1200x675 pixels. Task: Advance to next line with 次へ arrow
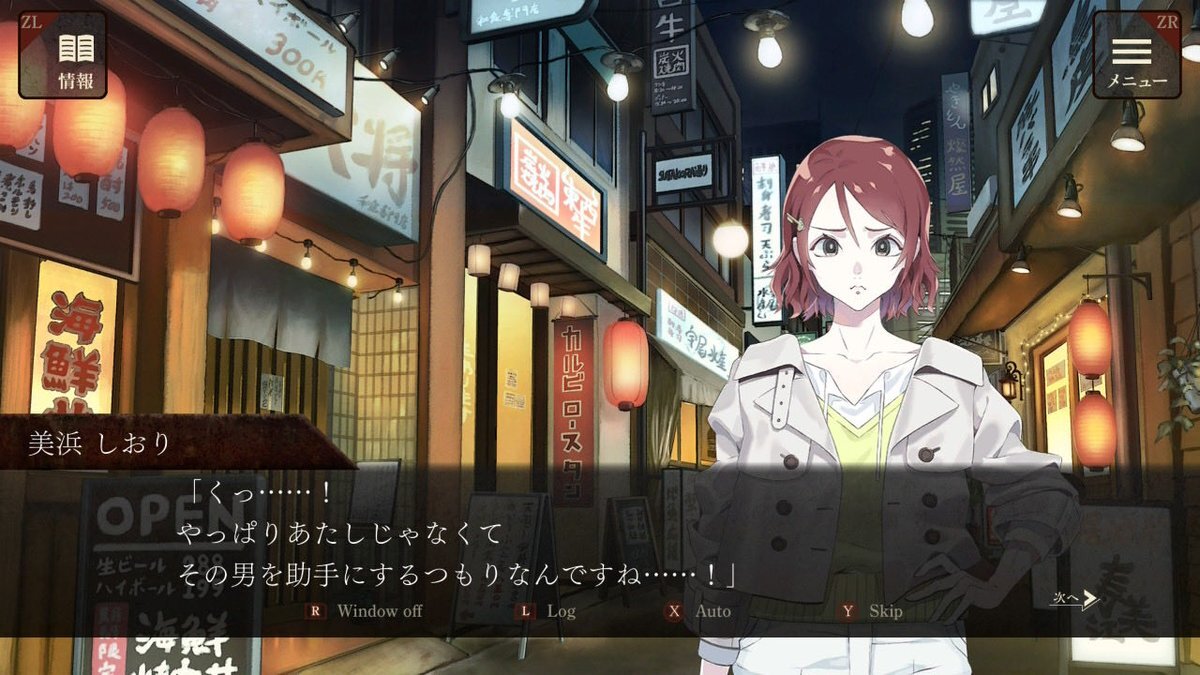click(1075, 599)
